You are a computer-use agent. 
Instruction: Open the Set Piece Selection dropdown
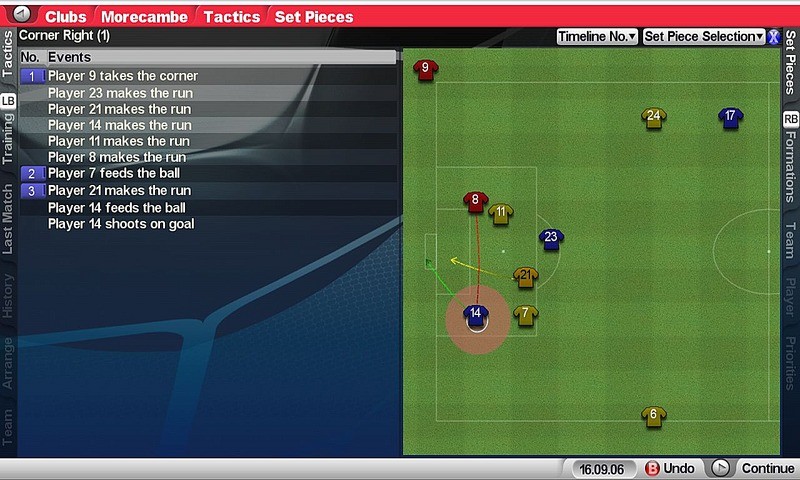pyautogui.click(x=703, y=36)
